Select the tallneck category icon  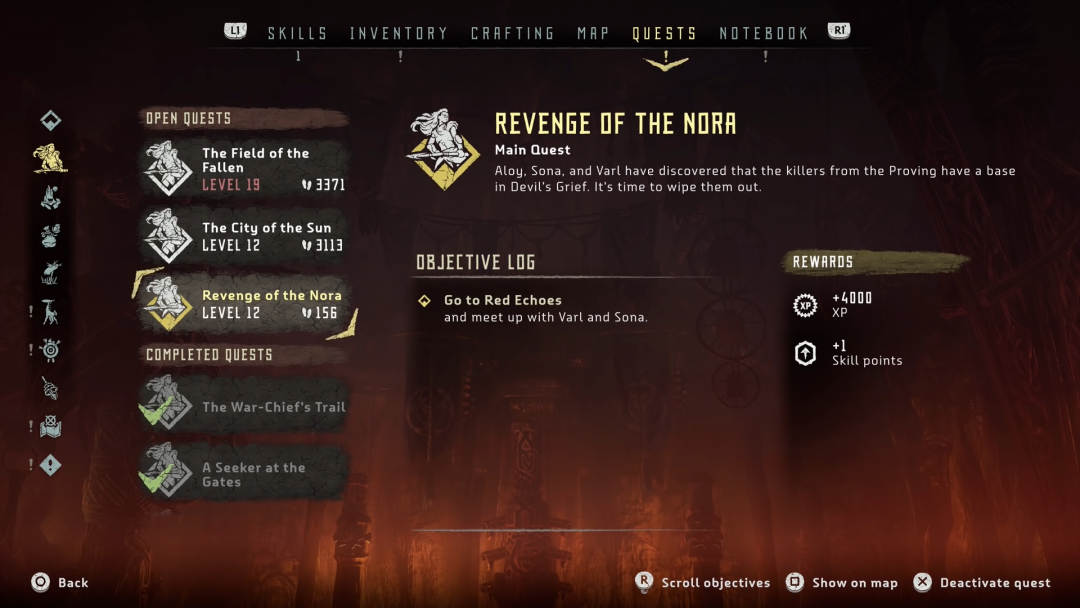(50, 311)
